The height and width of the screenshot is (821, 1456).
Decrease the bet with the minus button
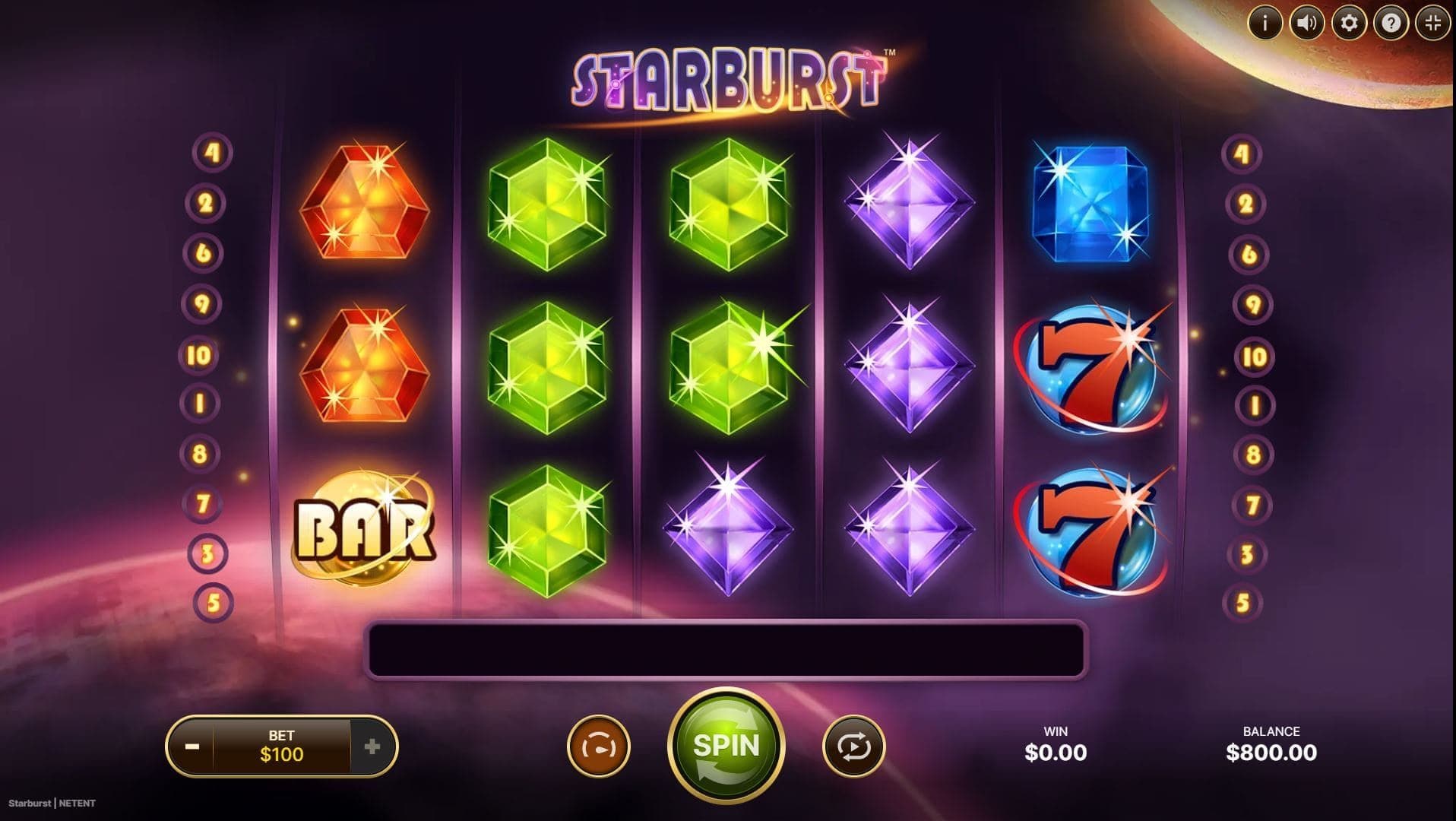[192, 747]
